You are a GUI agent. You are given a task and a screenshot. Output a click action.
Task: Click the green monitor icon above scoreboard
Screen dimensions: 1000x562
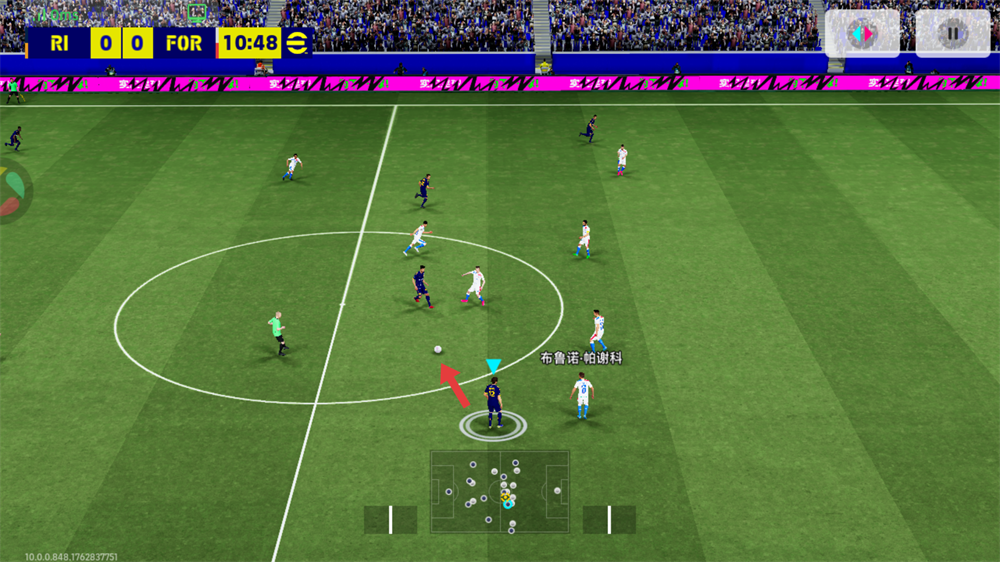[x=197, y=13]
